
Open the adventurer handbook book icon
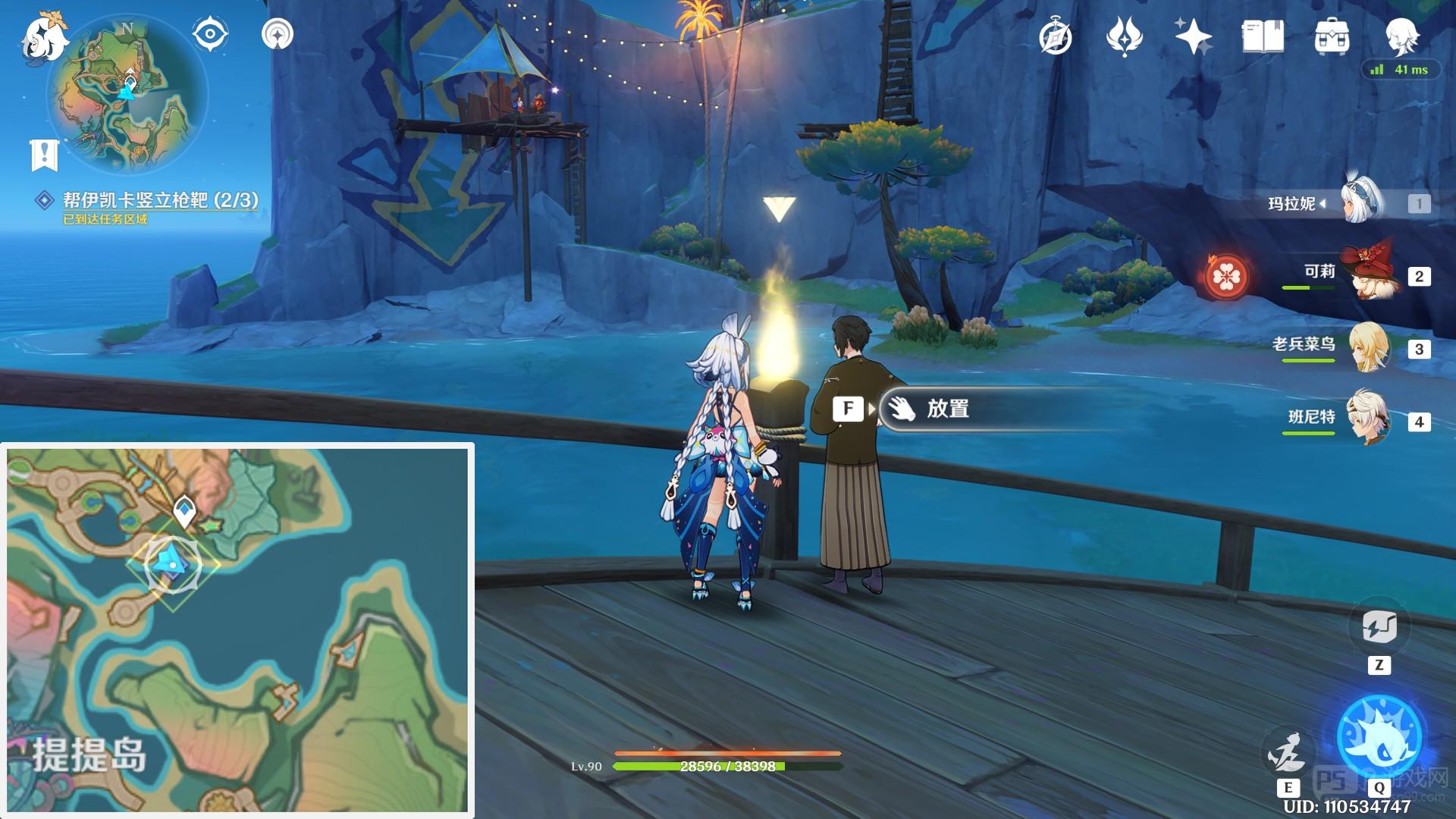pyautogui.click(x=1263, y=36)
